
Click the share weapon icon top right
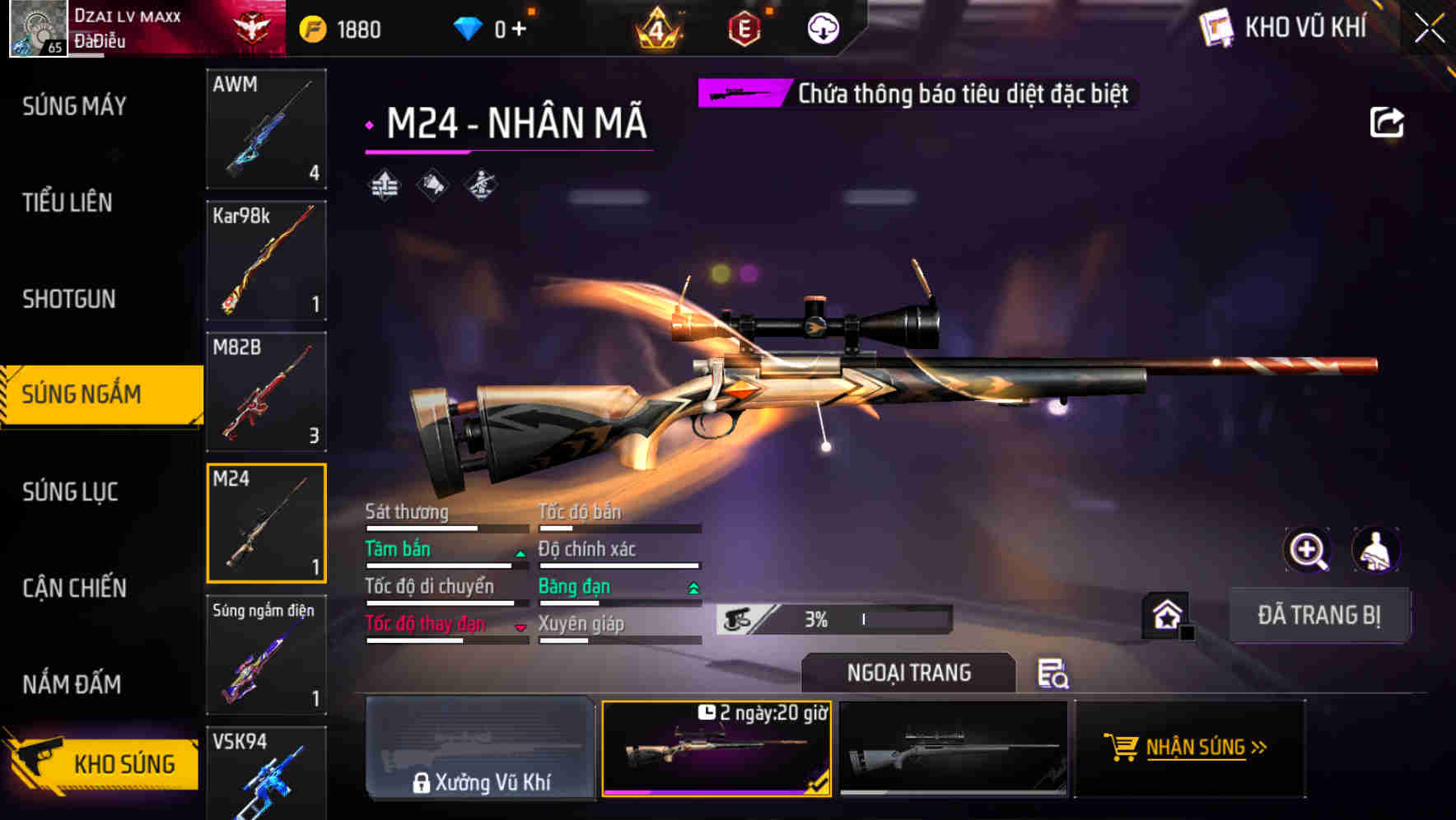click(1388, 120)
